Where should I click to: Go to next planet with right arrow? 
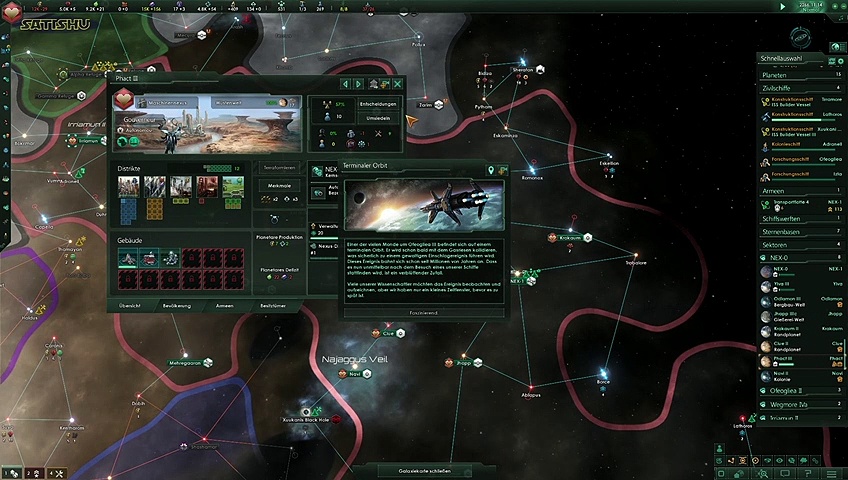point(358,85)
